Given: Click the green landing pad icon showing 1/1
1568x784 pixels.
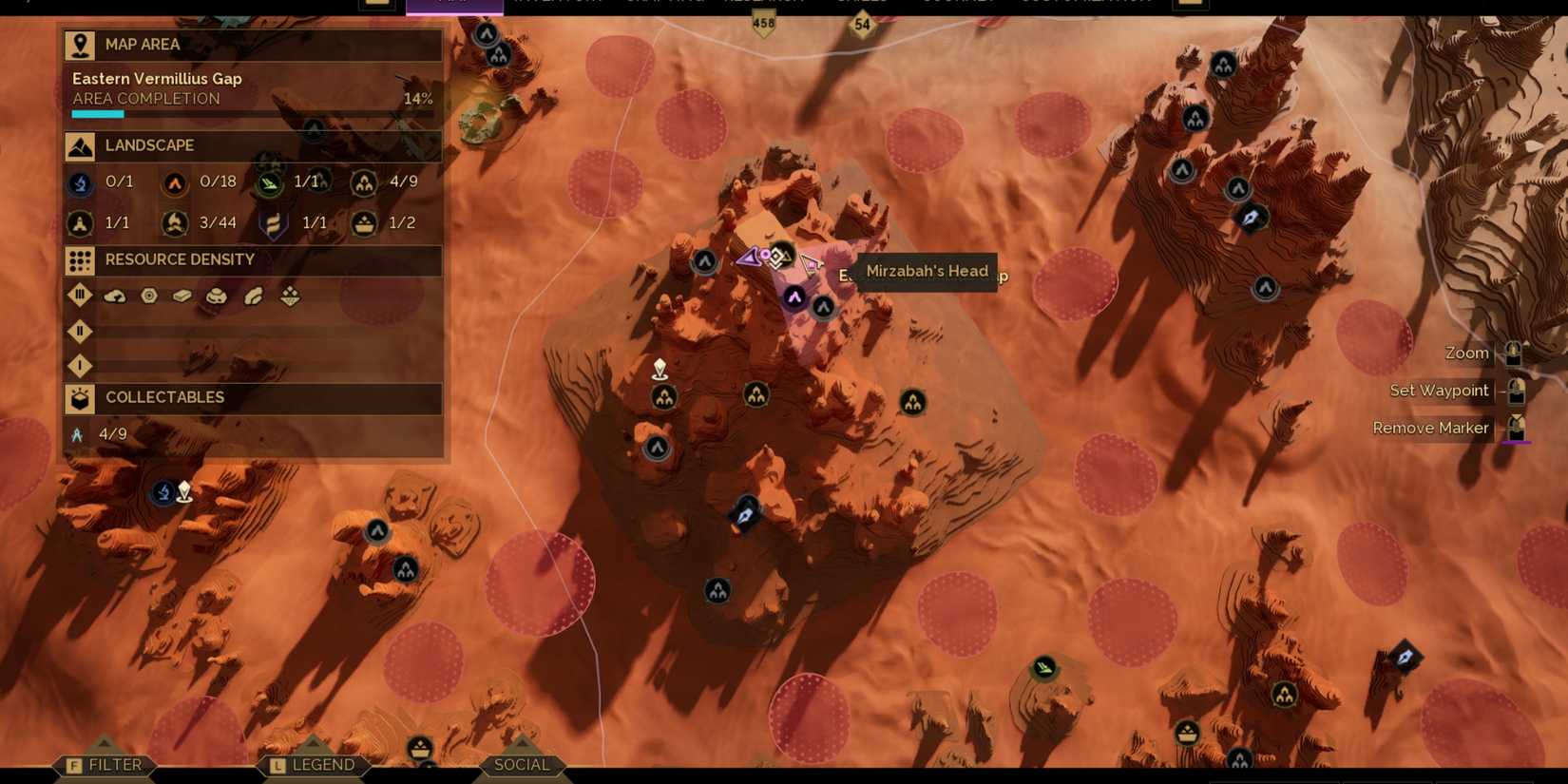Looking at the screenshot, I should click(x=271, y=182).
